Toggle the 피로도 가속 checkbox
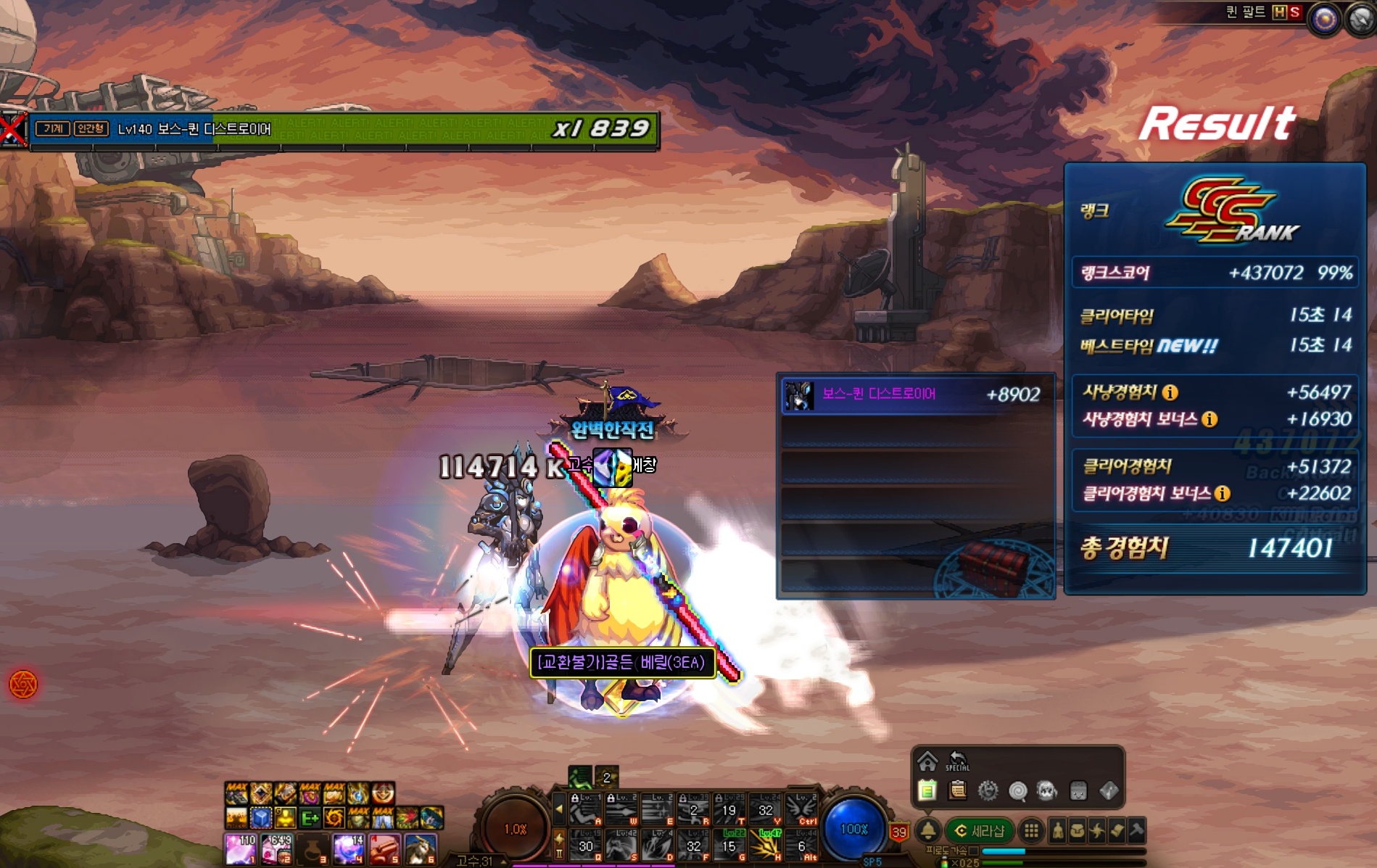Image resolution: width=1377 pixels, height=868 pixels. tap(974, 851)
